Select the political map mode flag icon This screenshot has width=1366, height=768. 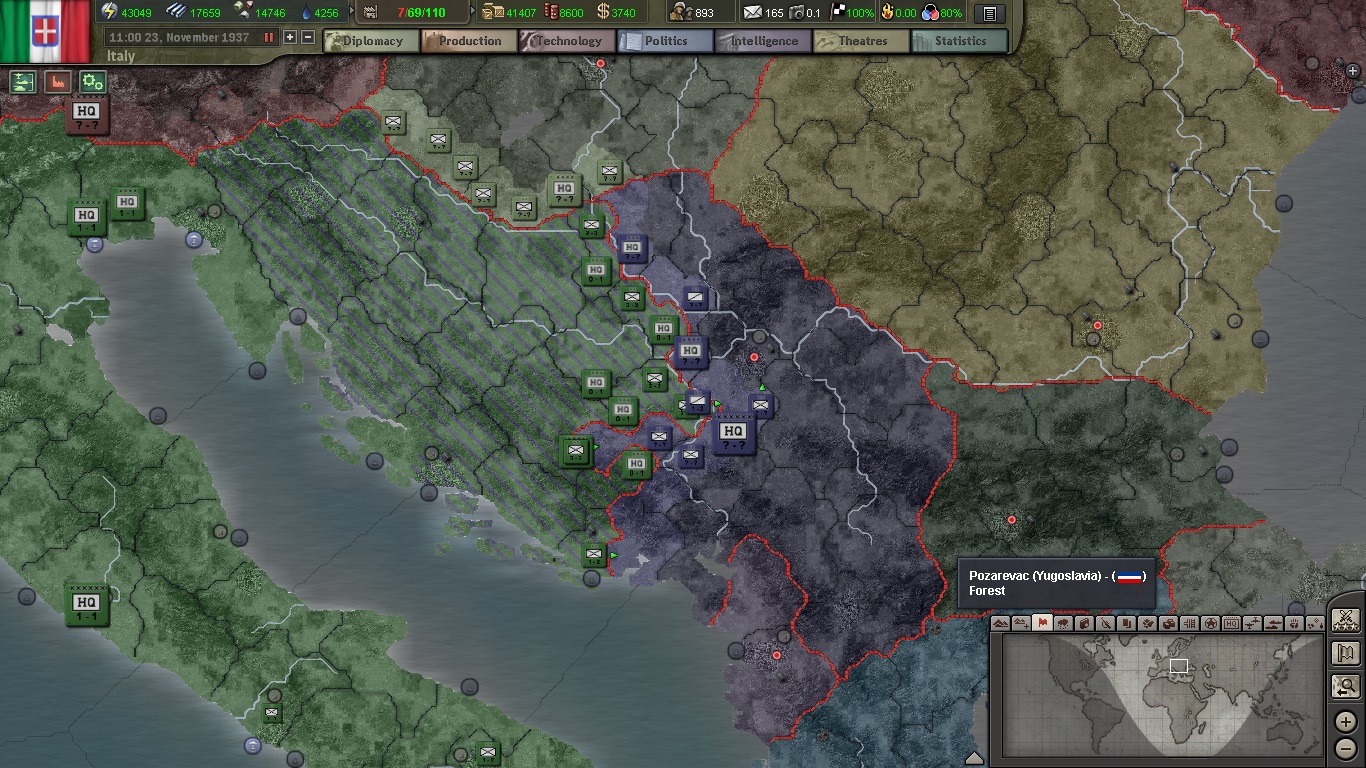(1041, 625)
